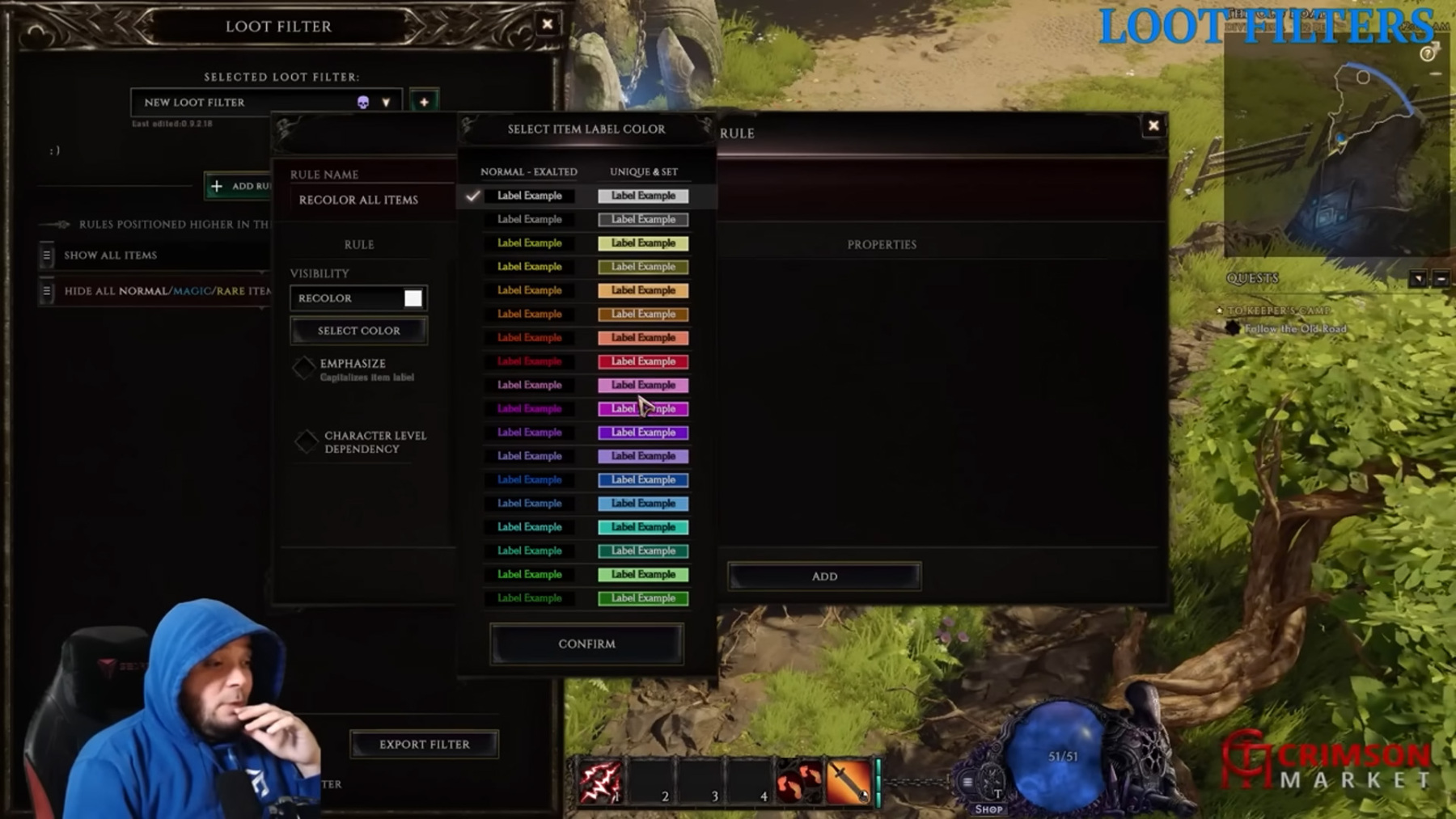Screen dimensions: 1456x819
Task: Click the Export Filter button
Action: (x=424, y=744)
